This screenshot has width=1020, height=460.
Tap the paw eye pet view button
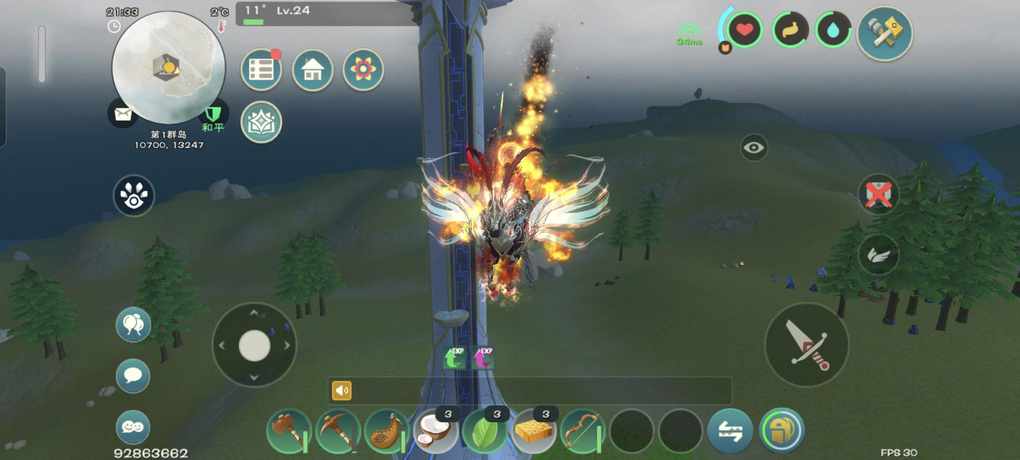click(x=133, y=196)
